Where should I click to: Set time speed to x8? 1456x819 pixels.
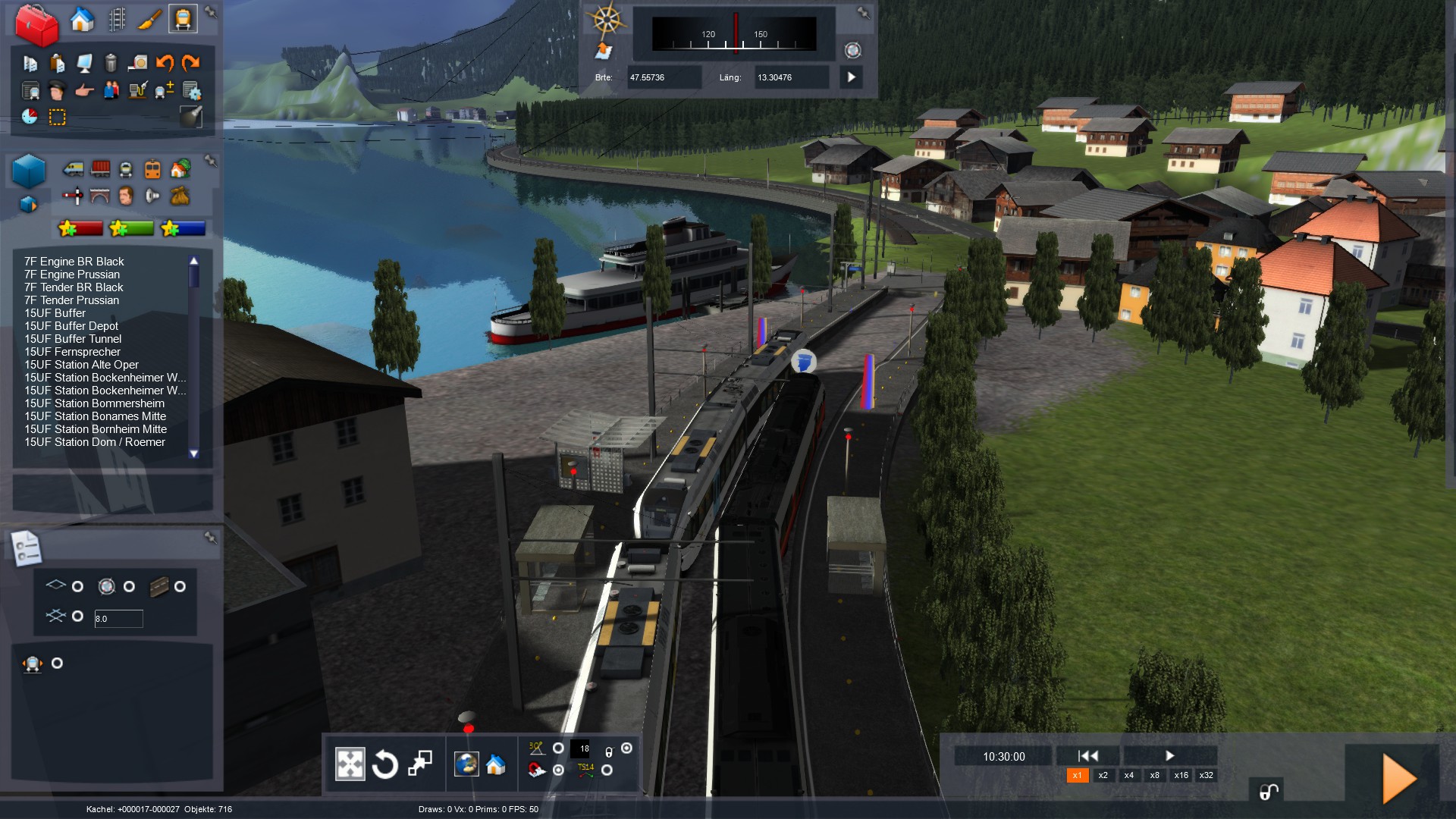[x=1154, y=775]
